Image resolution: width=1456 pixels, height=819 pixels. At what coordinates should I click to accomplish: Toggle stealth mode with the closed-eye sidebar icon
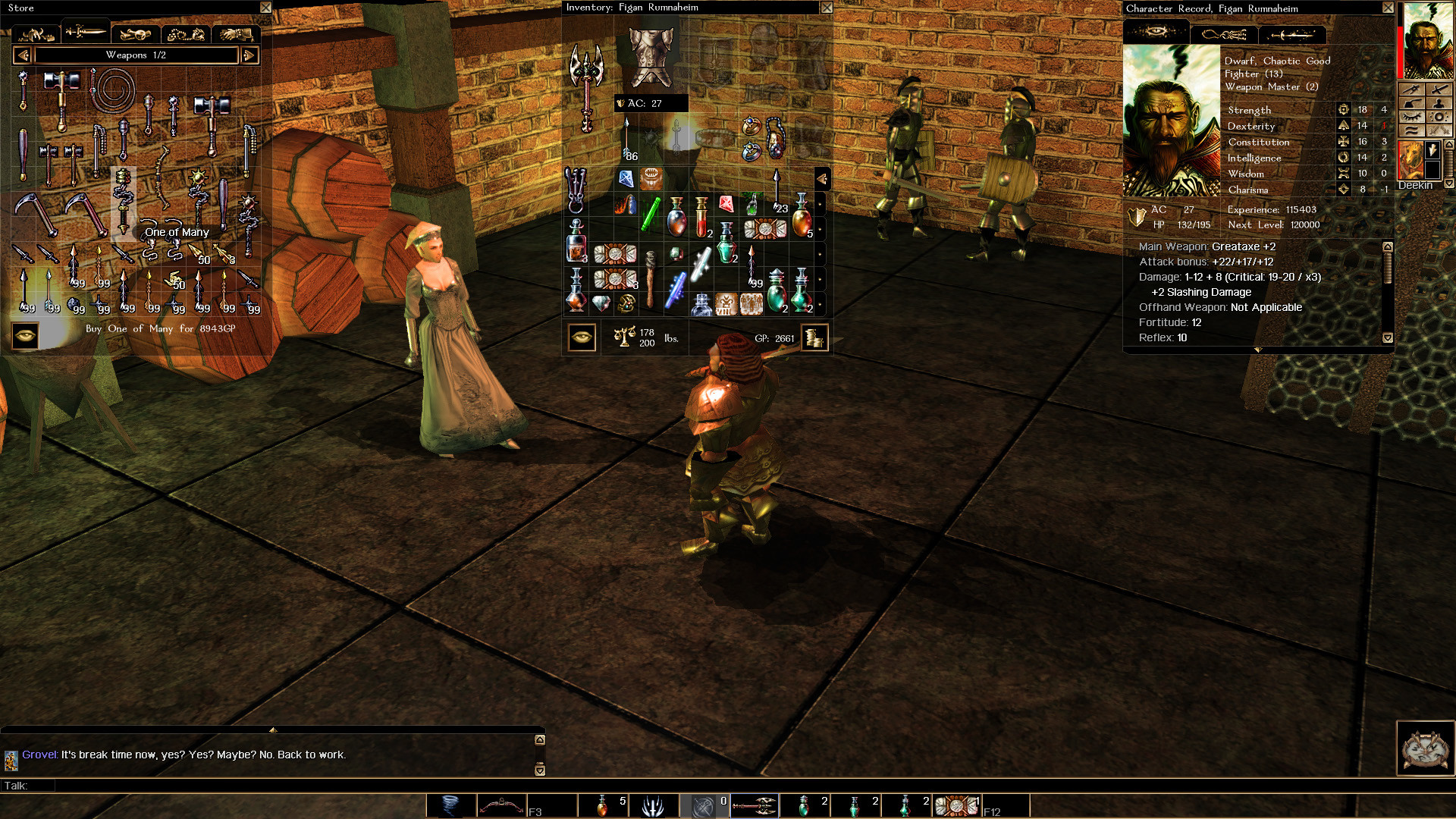click(1412, 116)
